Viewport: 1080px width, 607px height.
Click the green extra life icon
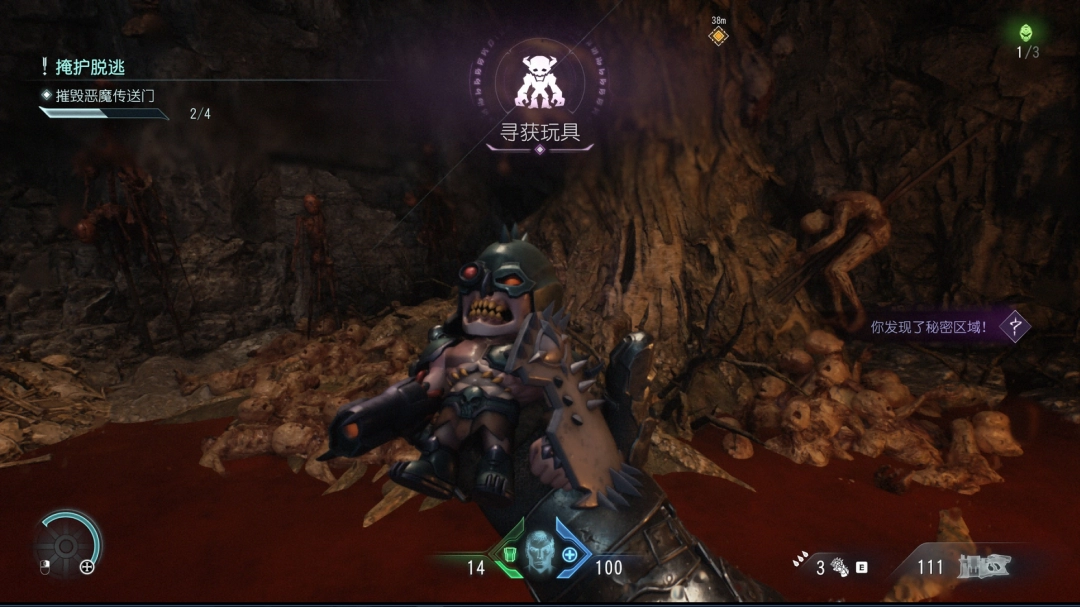1025,33
